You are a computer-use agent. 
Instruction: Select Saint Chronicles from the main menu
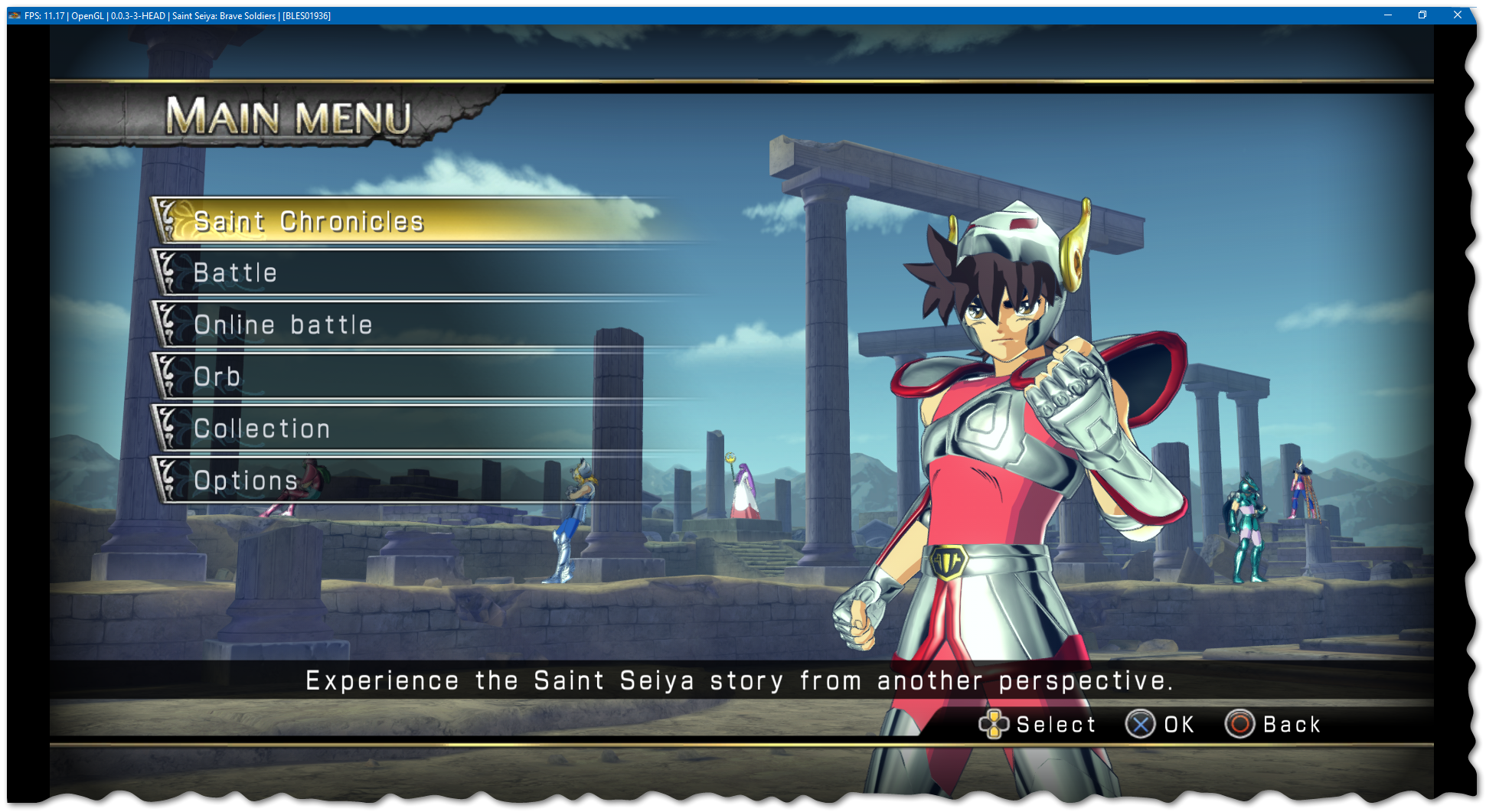(x=309, y=221)
